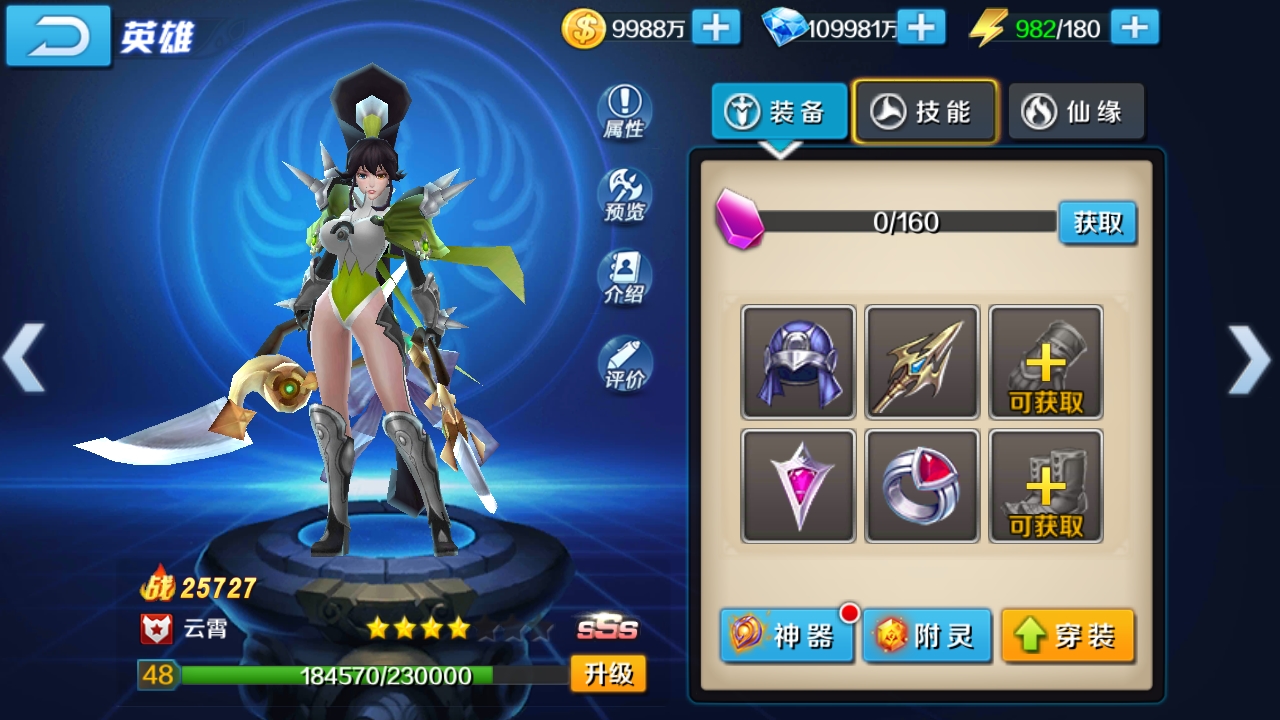Image resolution: width=1280 pixels, height=720 pixels.
Task: View the equipped silver ring
Action: tap(921, 486)
